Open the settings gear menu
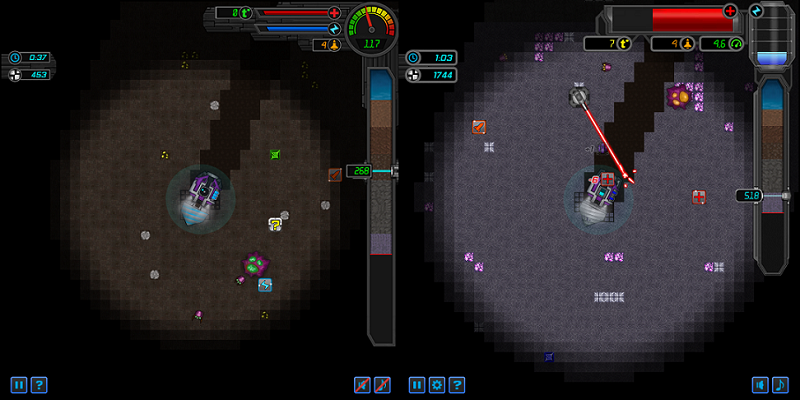800x400 pixels. [x=437, y=384]
